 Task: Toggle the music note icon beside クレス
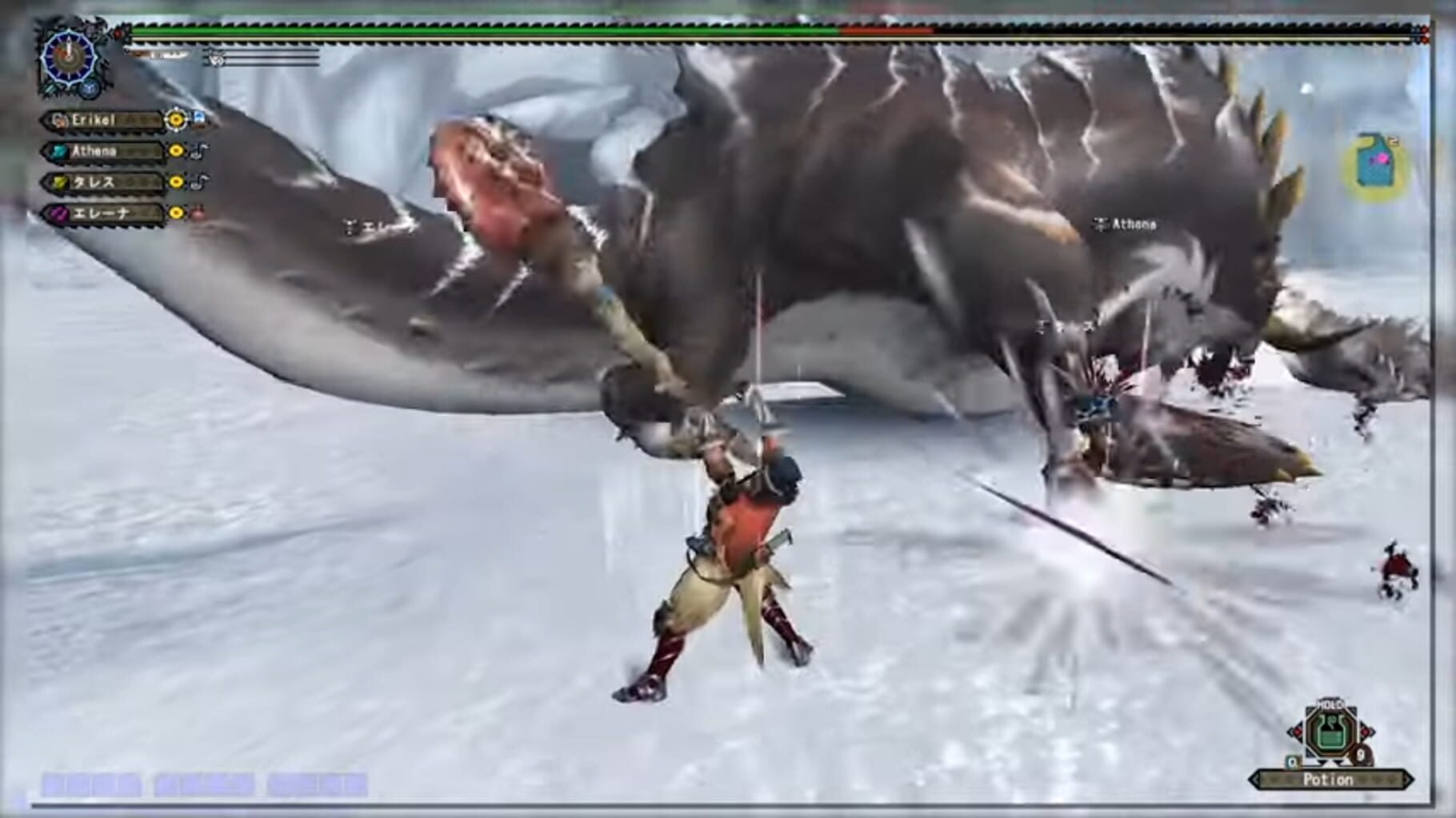(x=198, y=182)
